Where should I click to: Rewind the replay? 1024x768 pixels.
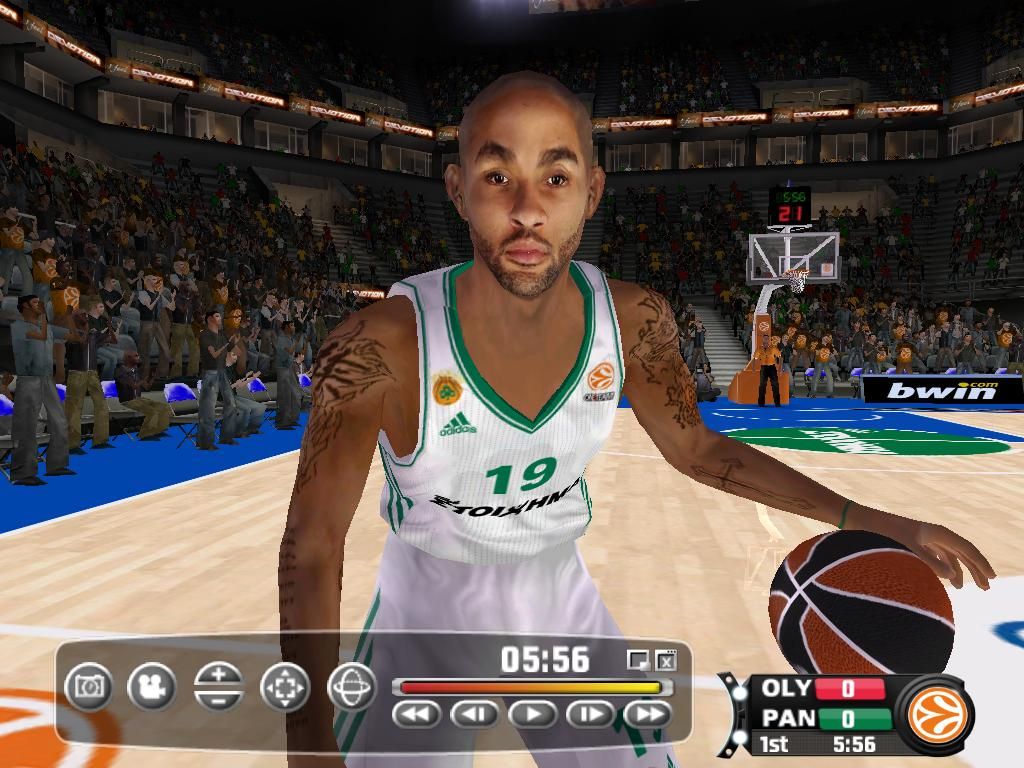(416, 714)
